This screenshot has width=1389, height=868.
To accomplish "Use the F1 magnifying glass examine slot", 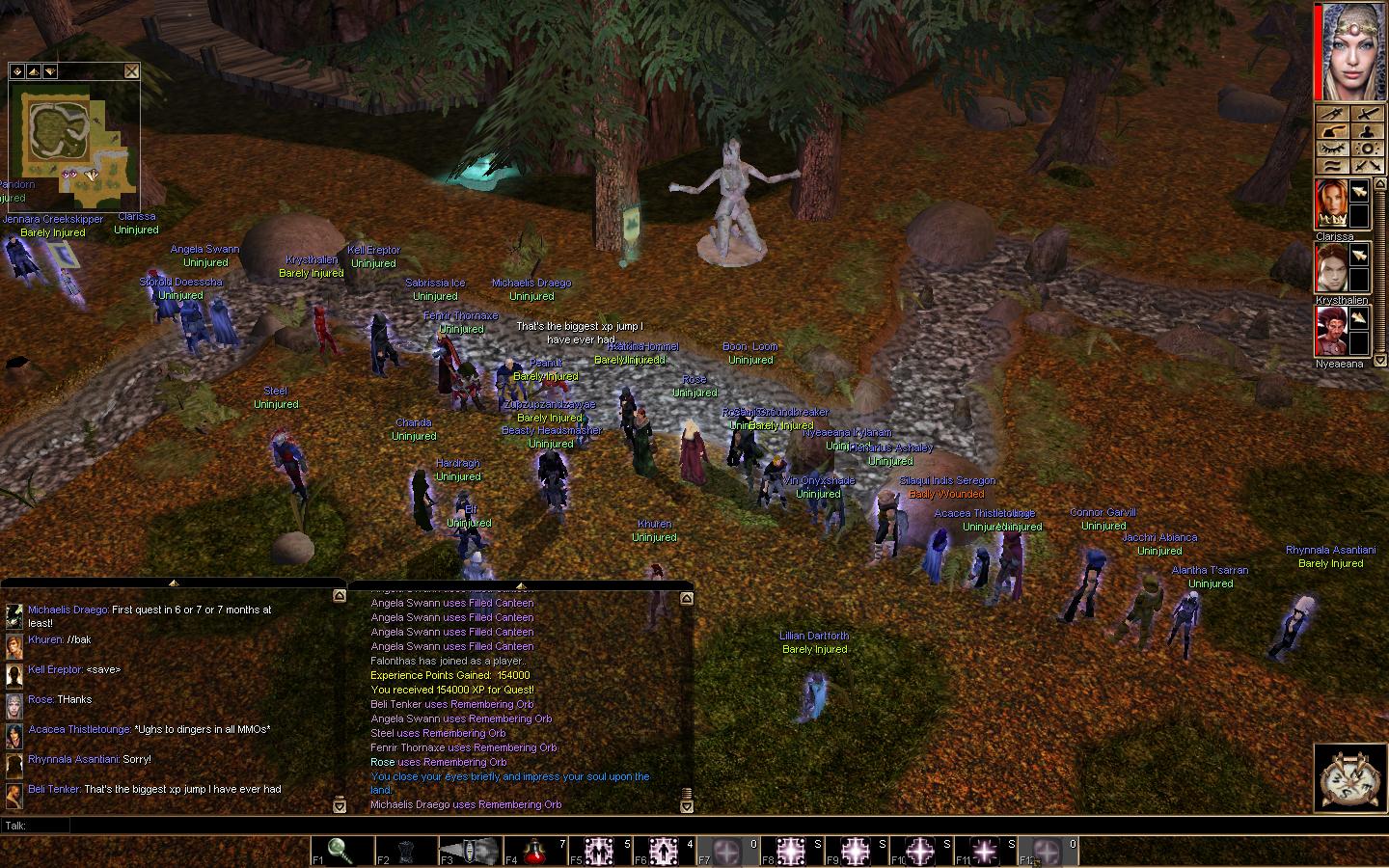I will pyautogui.click(x=339, y=851).
